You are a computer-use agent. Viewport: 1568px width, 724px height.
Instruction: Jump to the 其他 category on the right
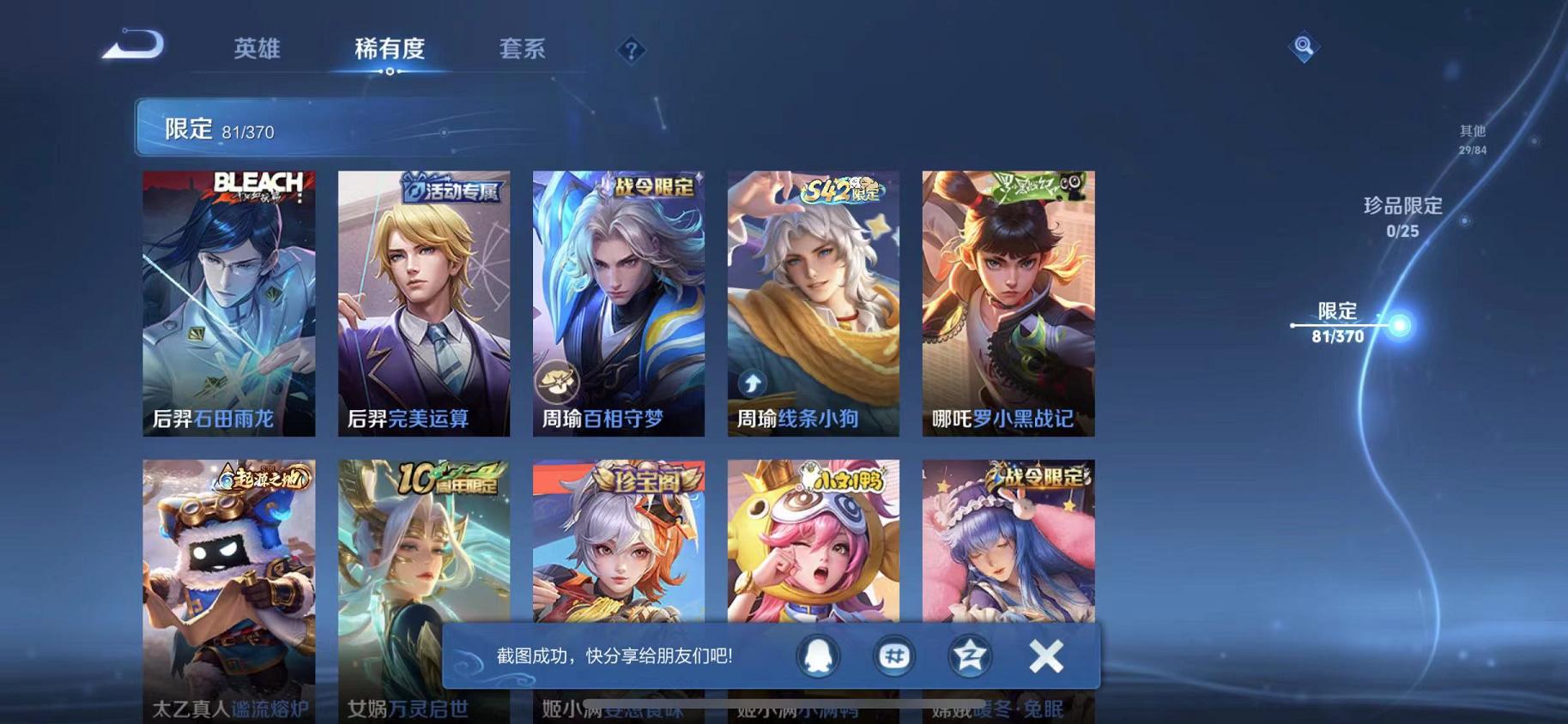tap(1469, 131)
